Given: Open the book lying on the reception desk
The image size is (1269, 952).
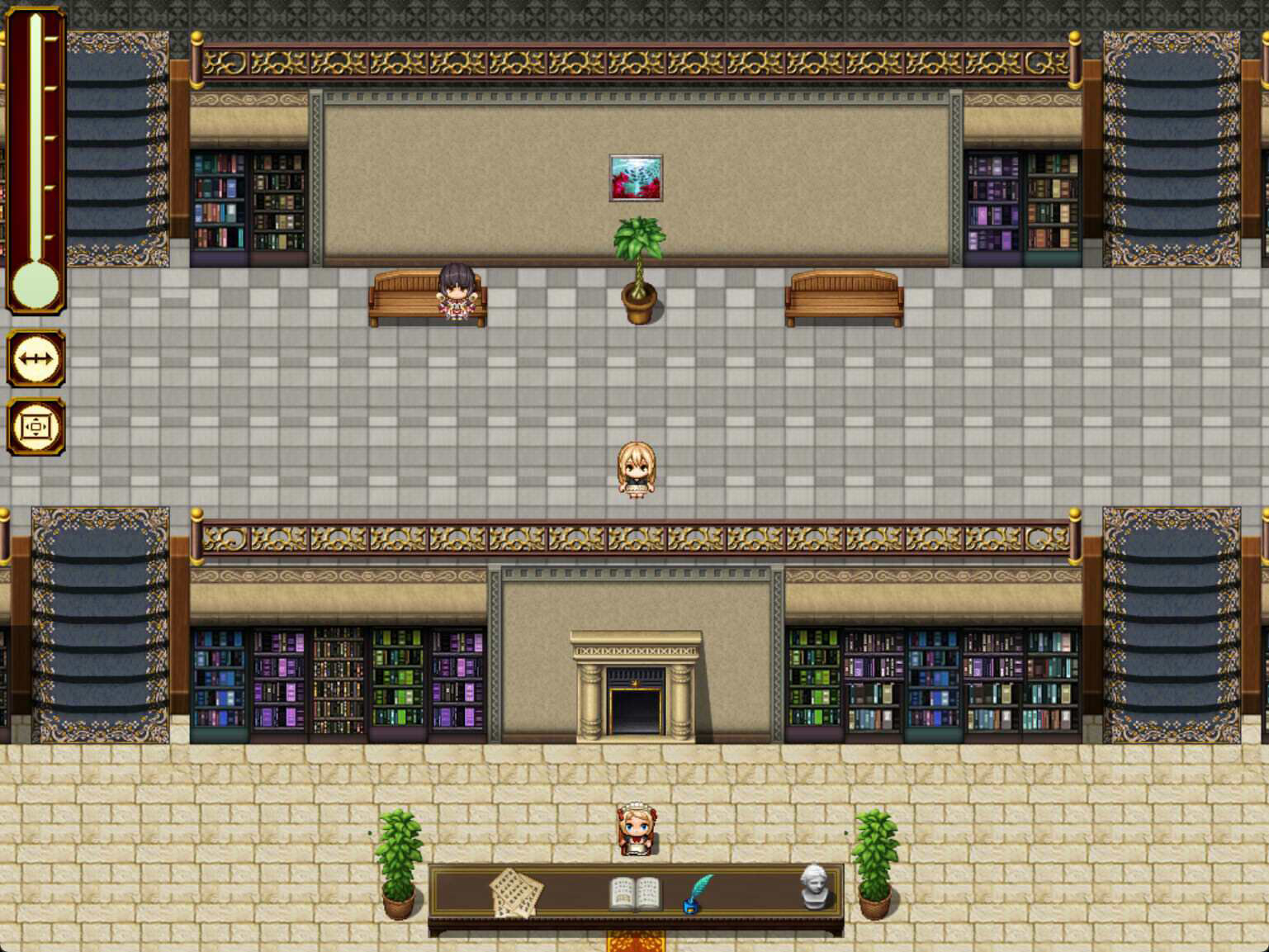Looking at the screenshot, I should tap(634, 892).
